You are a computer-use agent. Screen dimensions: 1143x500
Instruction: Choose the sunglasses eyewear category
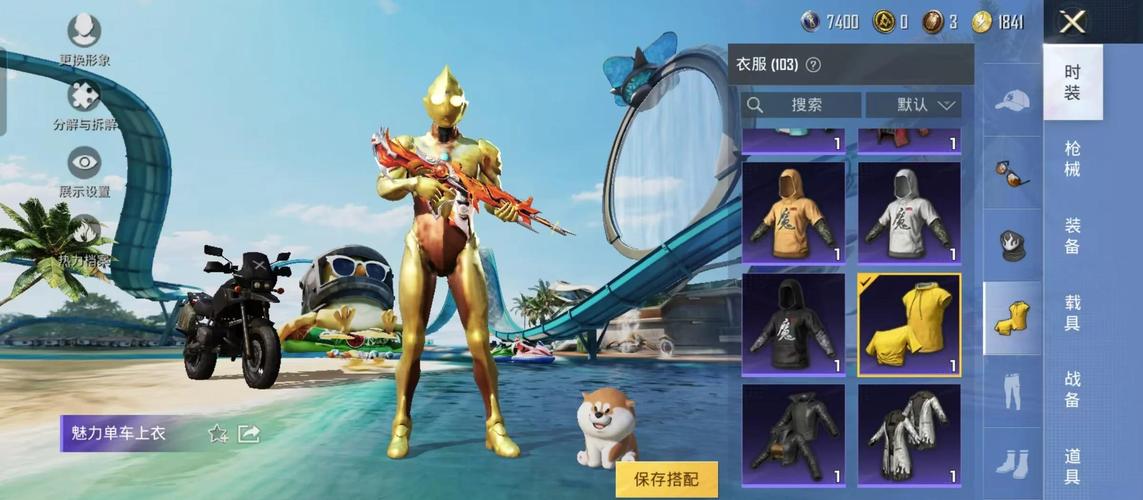click(1012, 172)
